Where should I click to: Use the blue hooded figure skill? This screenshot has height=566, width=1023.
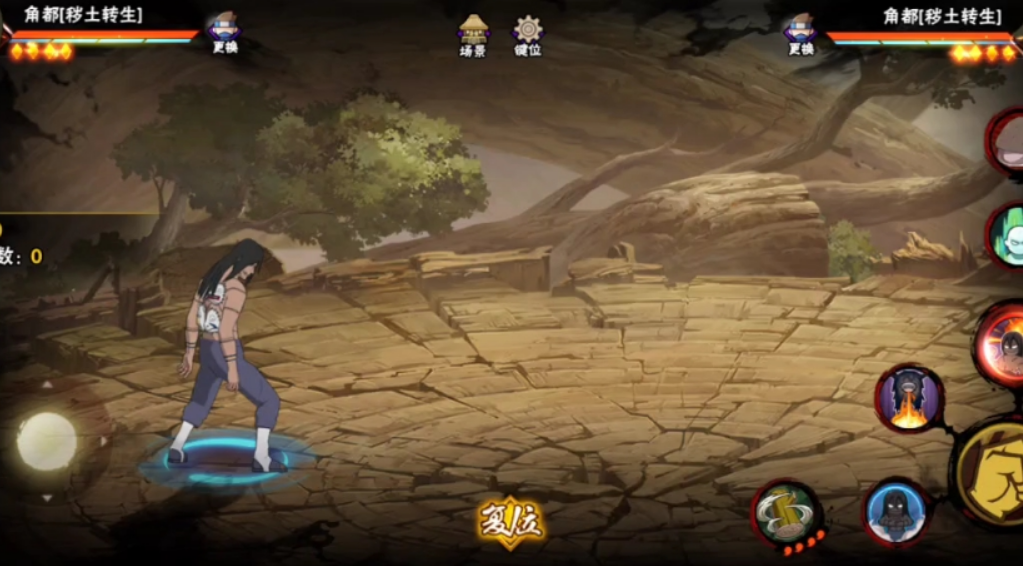(x=896, y=511)
